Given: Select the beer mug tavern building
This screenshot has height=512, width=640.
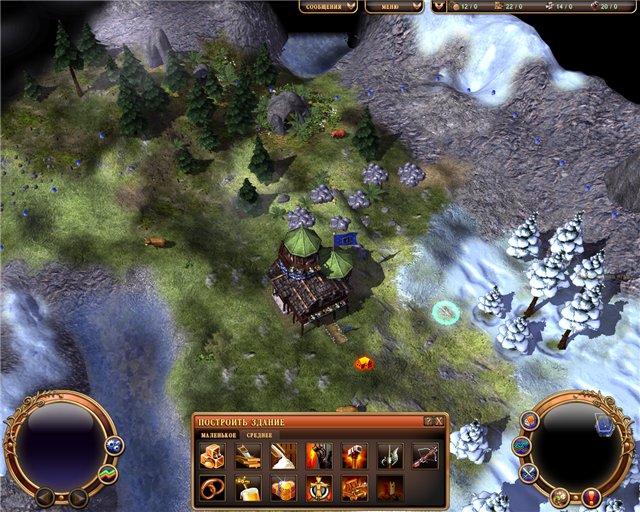Looking at the screenshot, I should pyautogui.click(x=249, y=489).
